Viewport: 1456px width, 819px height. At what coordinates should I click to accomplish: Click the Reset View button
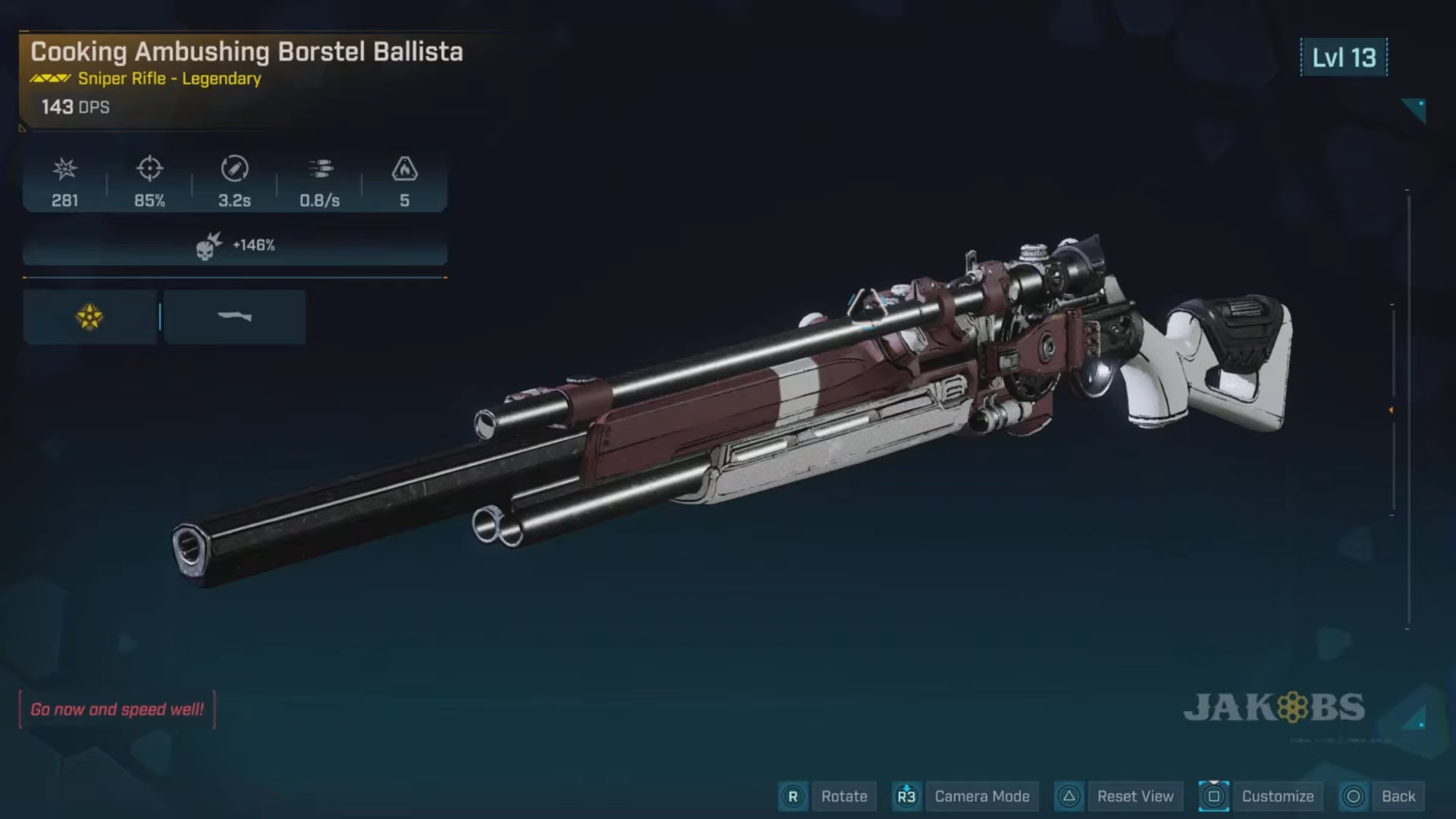pos(1135,796)
